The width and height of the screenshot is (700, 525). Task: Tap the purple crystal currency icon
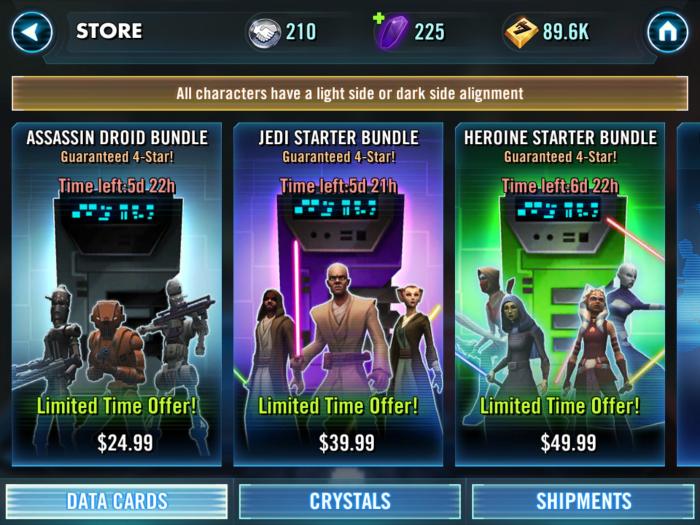point(392,32)
